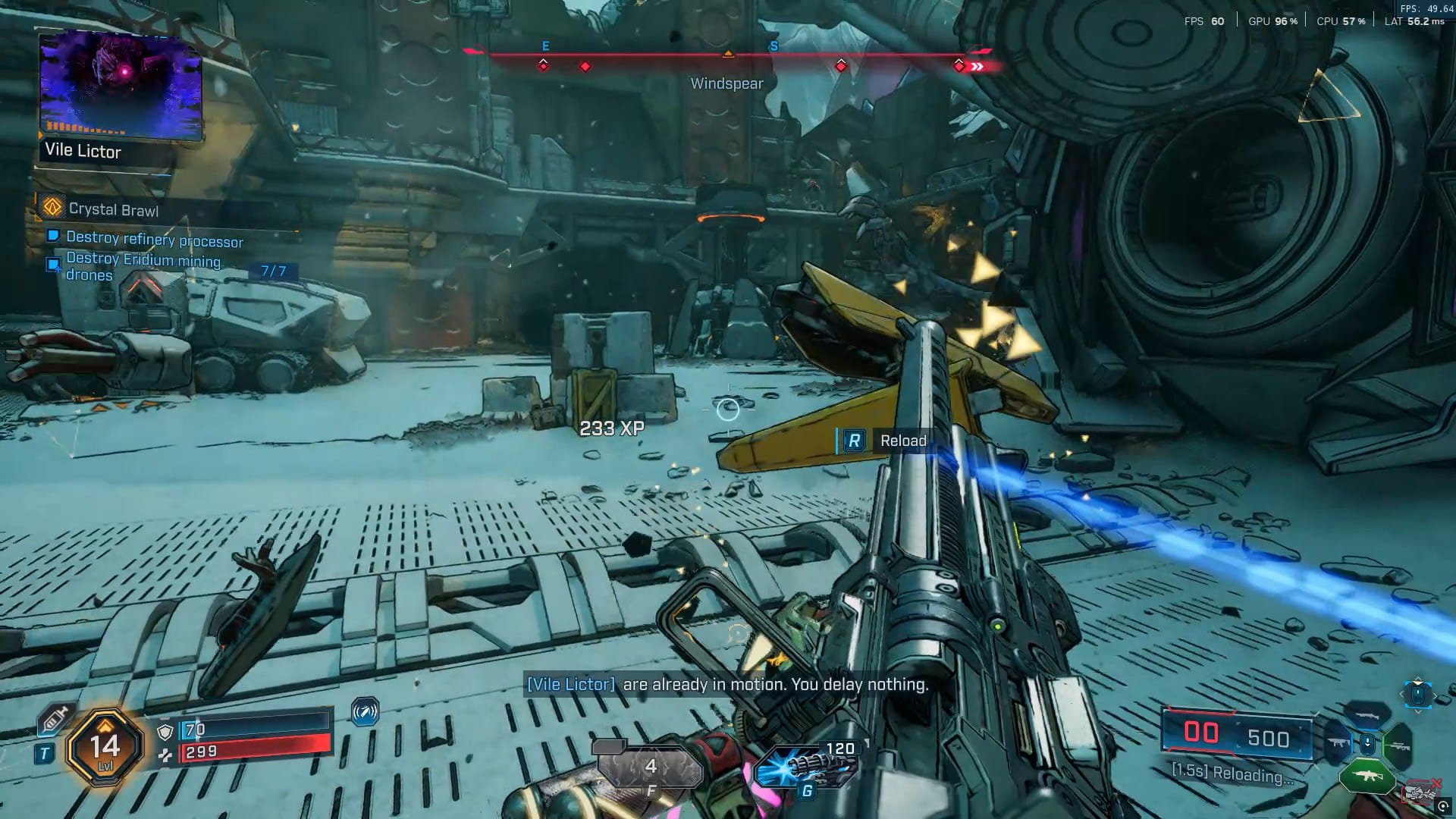Use the repair kit syringe icon
This screenshot has height=819, width=1456.
[x=56, y=719]
